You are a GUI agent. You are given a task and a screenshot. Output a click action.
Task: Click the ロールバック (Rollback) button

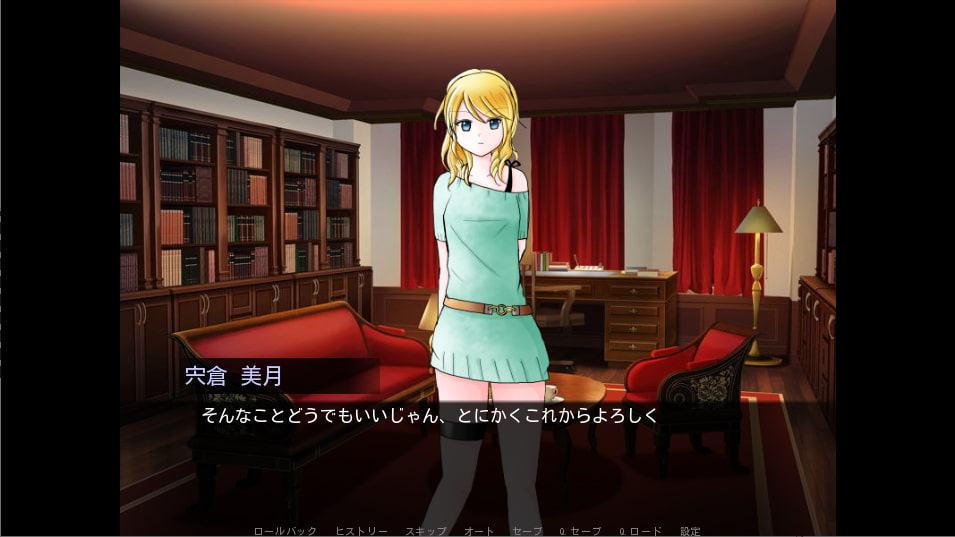coord(285,531)
